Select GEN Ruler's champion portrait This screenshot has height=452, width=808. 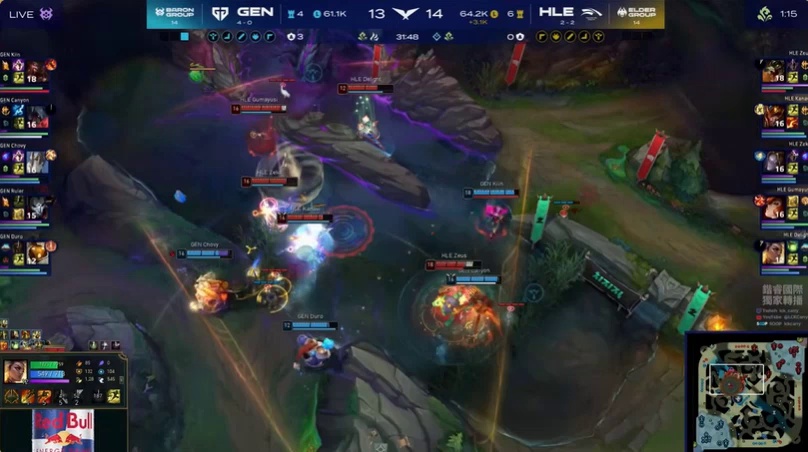33,207
